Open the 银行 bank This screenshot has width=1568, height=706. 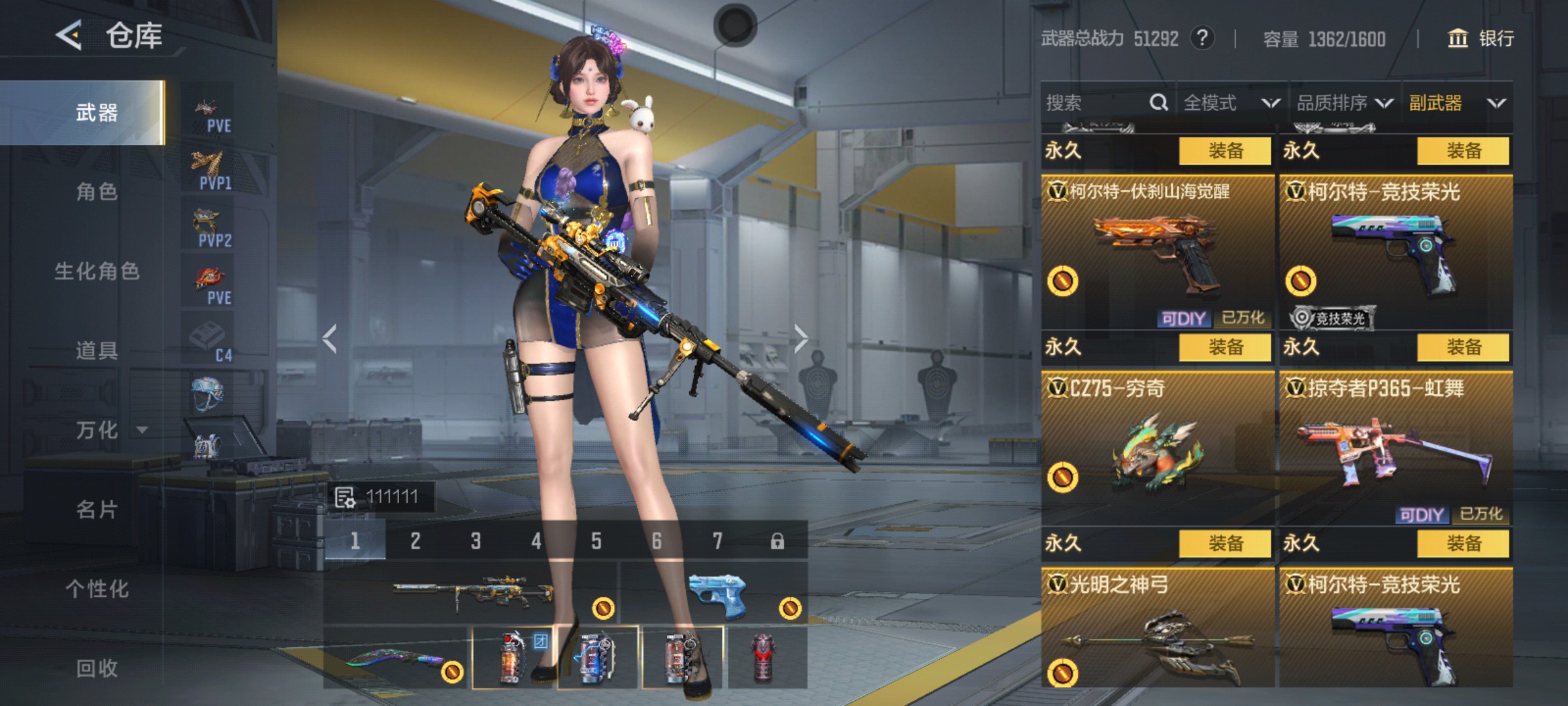(1482, 39)
